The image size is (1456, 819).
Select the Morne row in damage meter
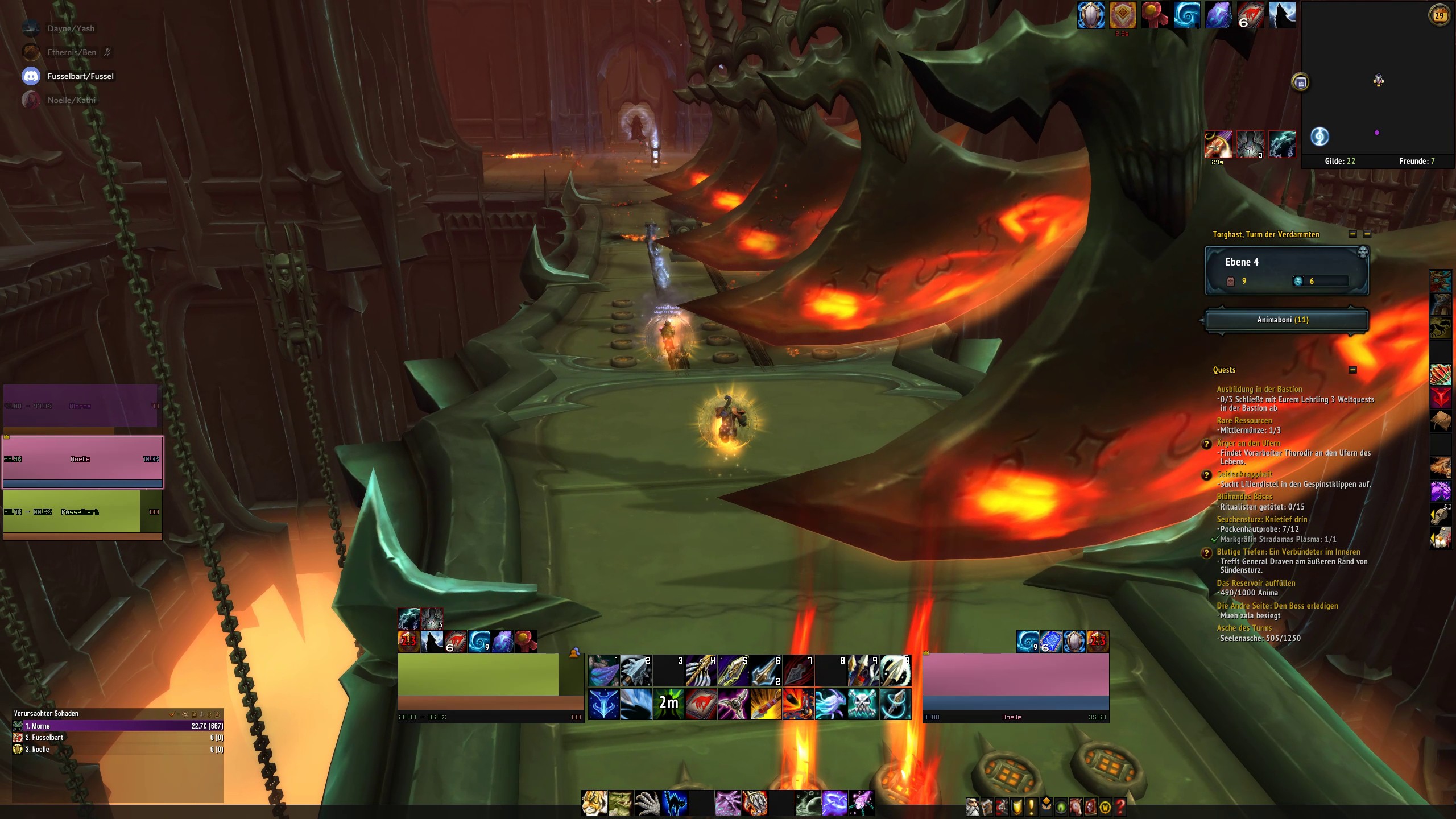tap(118, 726)
